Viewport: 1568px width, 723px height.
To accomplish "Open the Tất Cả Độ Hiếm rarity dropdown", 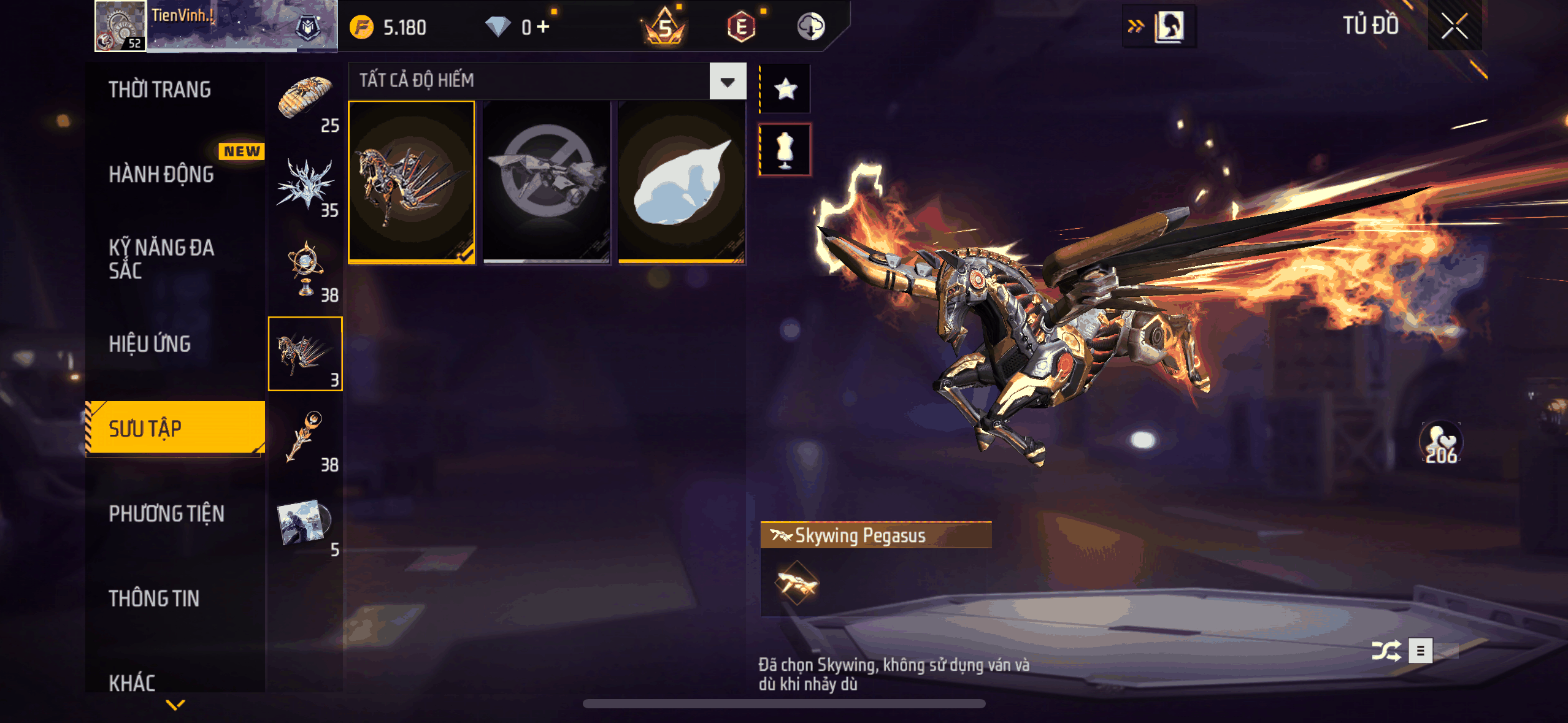I will pos(728,81).
